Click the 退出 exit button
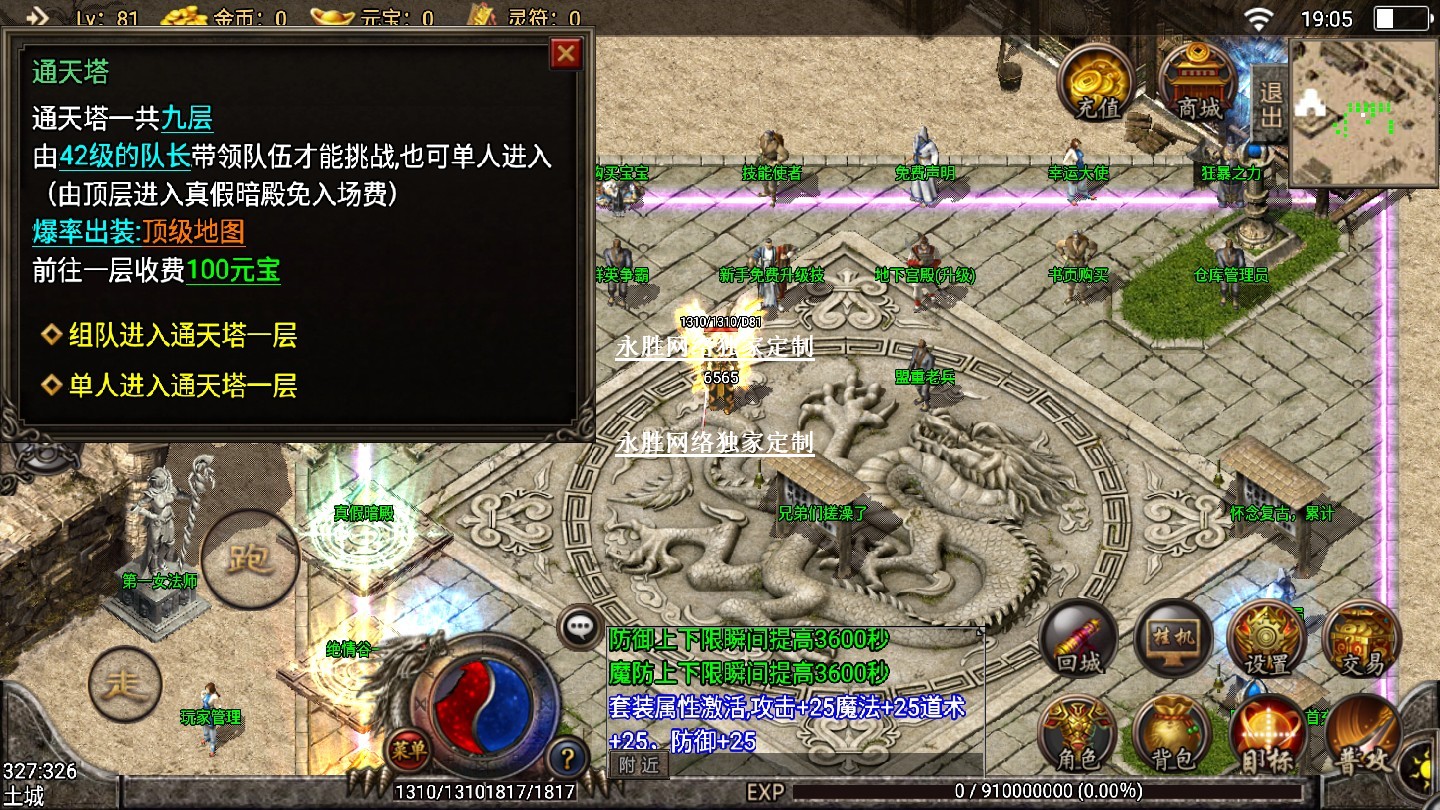Viewport: 1440px width, 810px height. [x=1270, y=105]
